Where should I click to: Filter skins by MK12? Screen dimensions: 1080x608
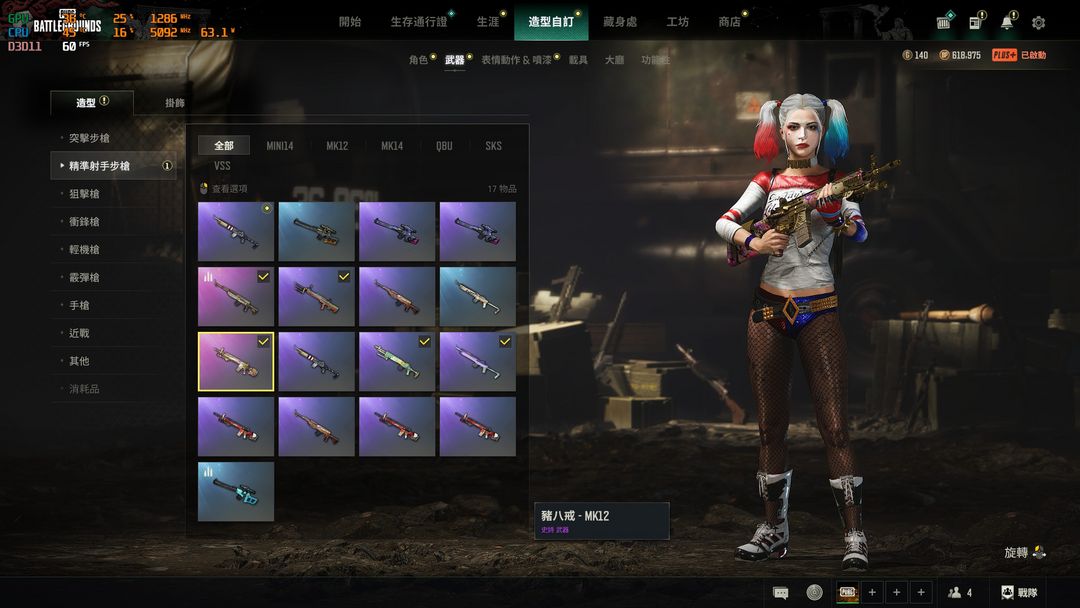[x=337, y=146]
